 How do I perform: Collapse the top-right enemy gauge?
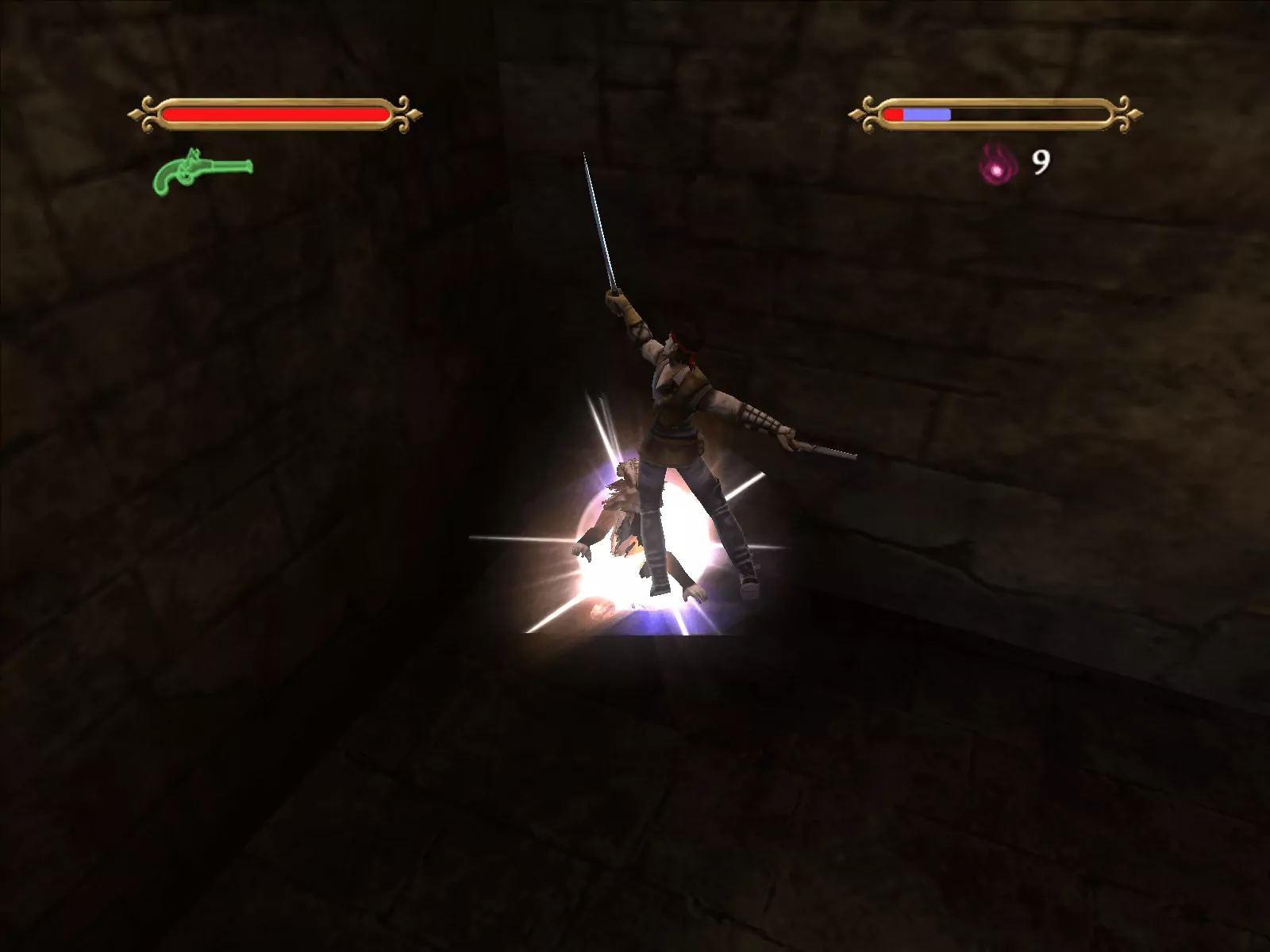(992, 112)
